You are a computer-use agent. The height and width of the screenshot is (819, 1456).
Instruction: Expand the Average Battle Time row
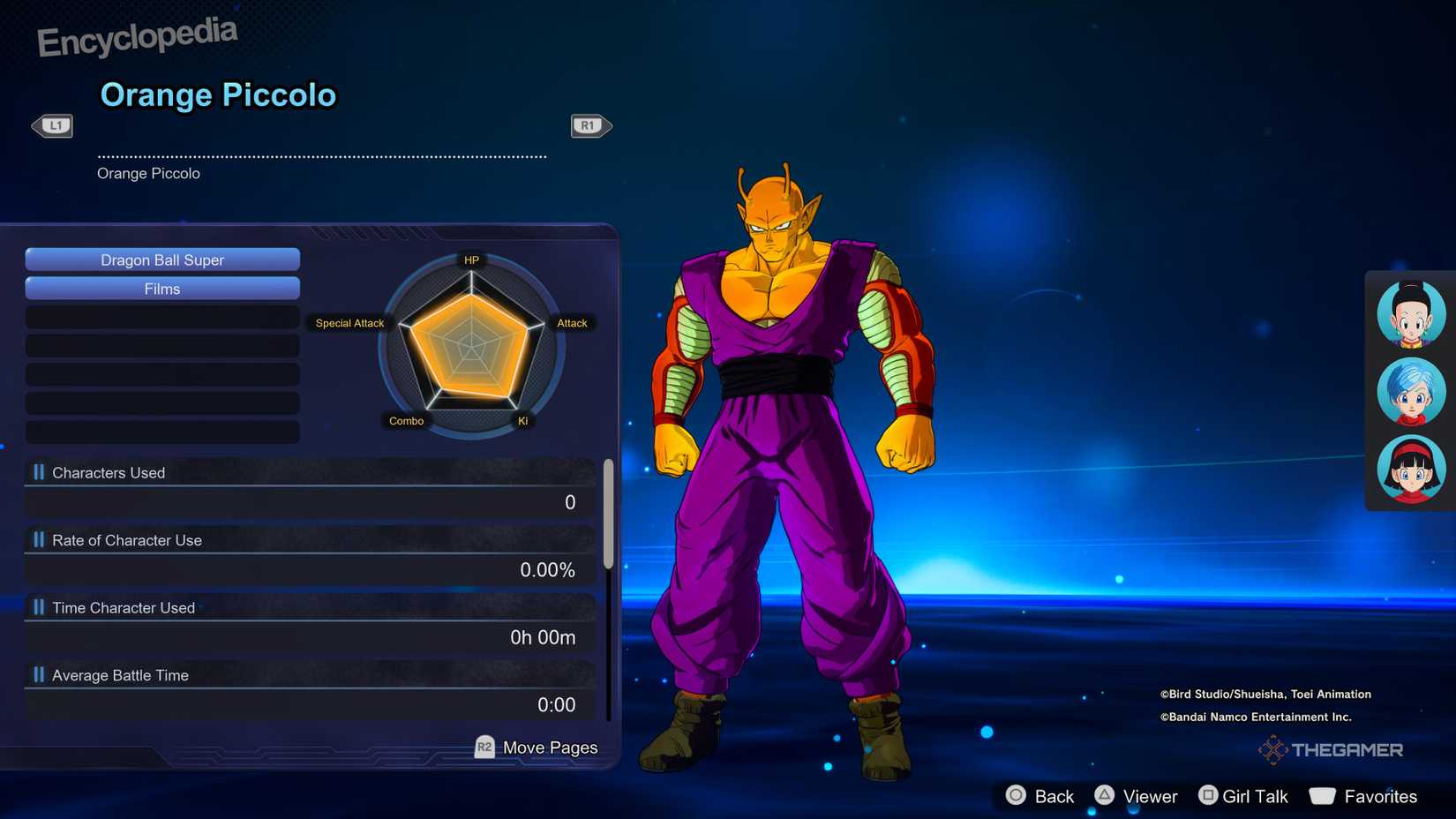(120, 674)
